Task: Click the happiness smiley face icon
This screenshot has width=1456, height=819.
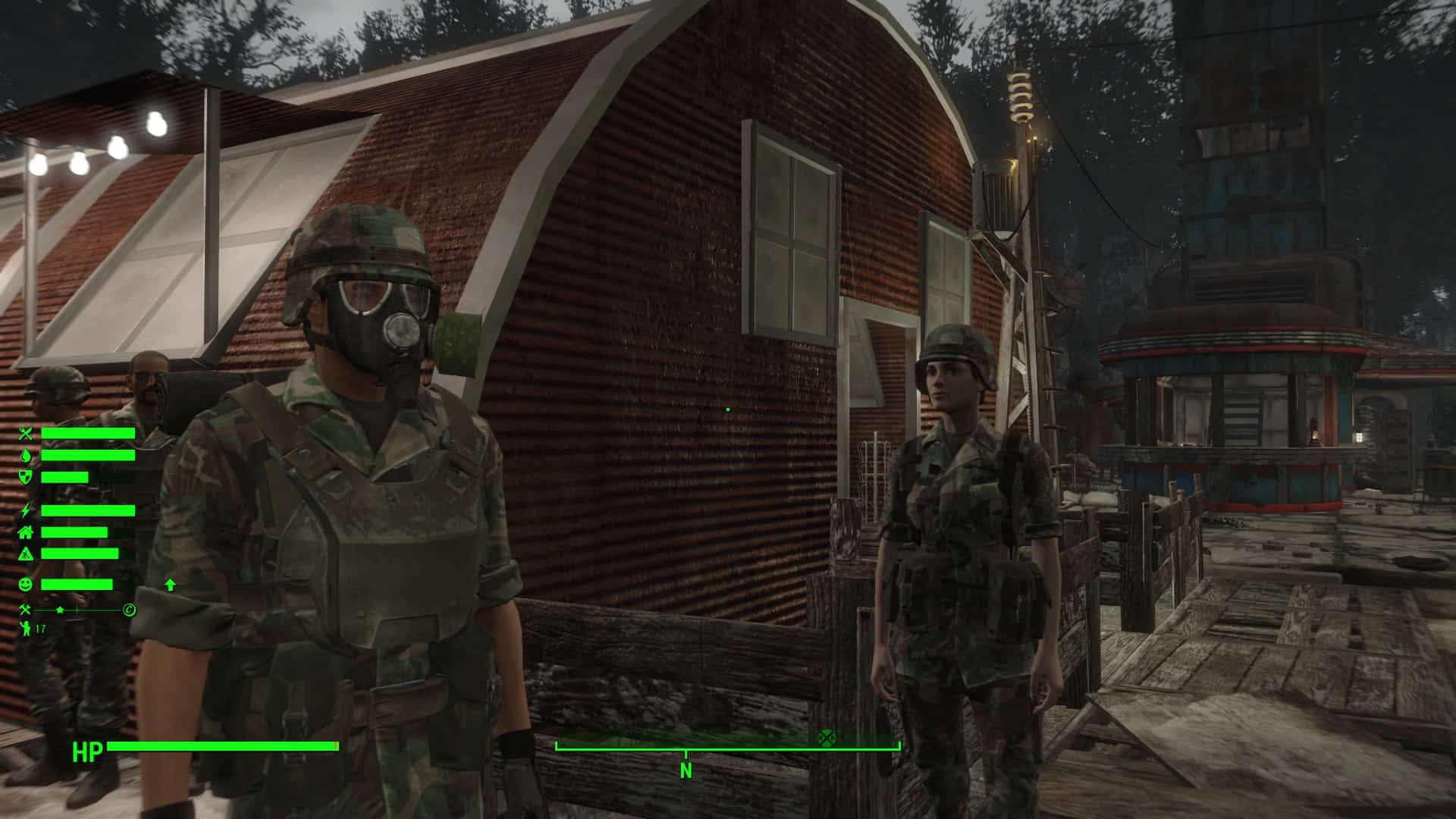Action: 27,585
